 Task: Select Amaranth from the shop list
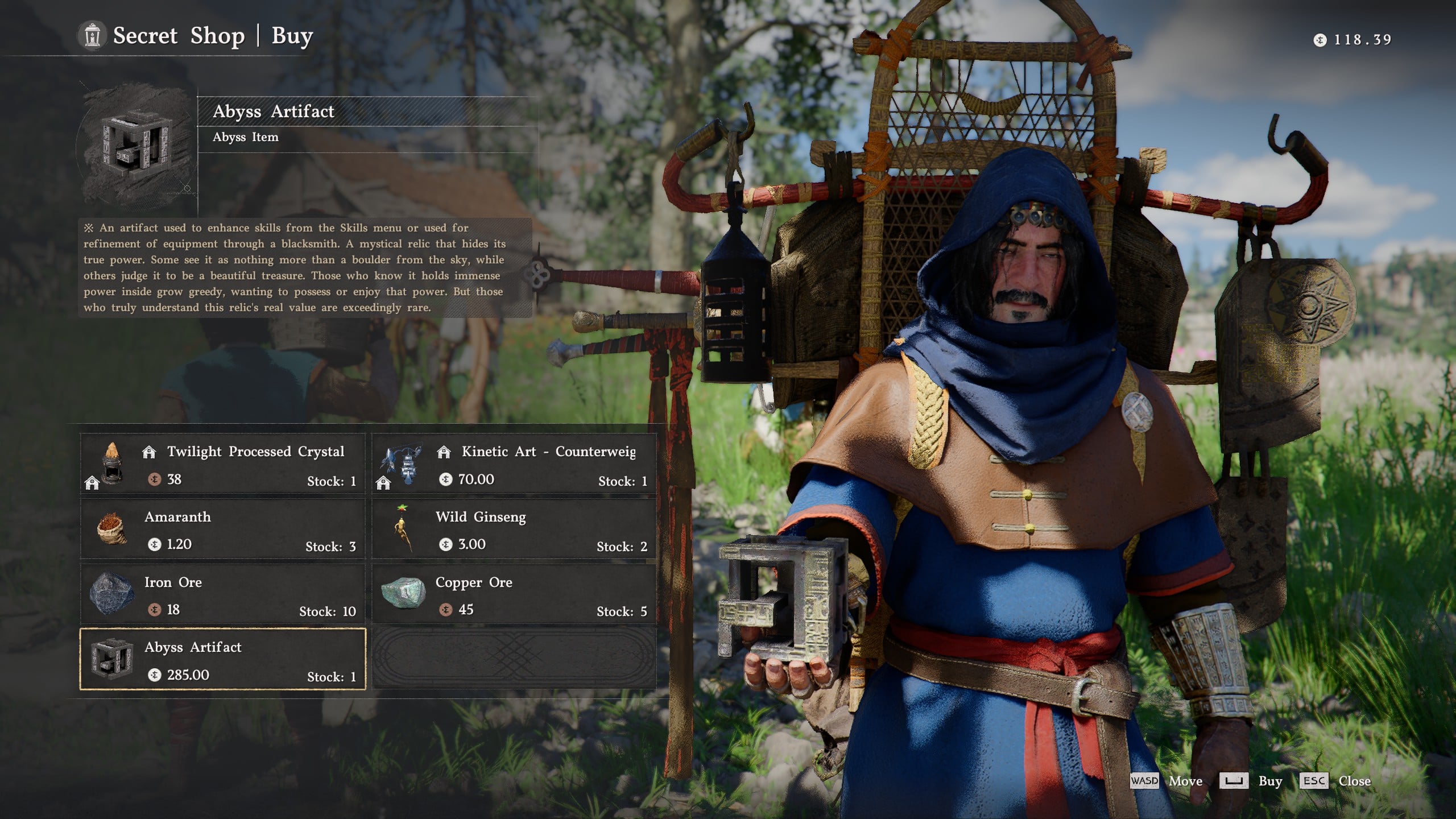click(222, 530)
